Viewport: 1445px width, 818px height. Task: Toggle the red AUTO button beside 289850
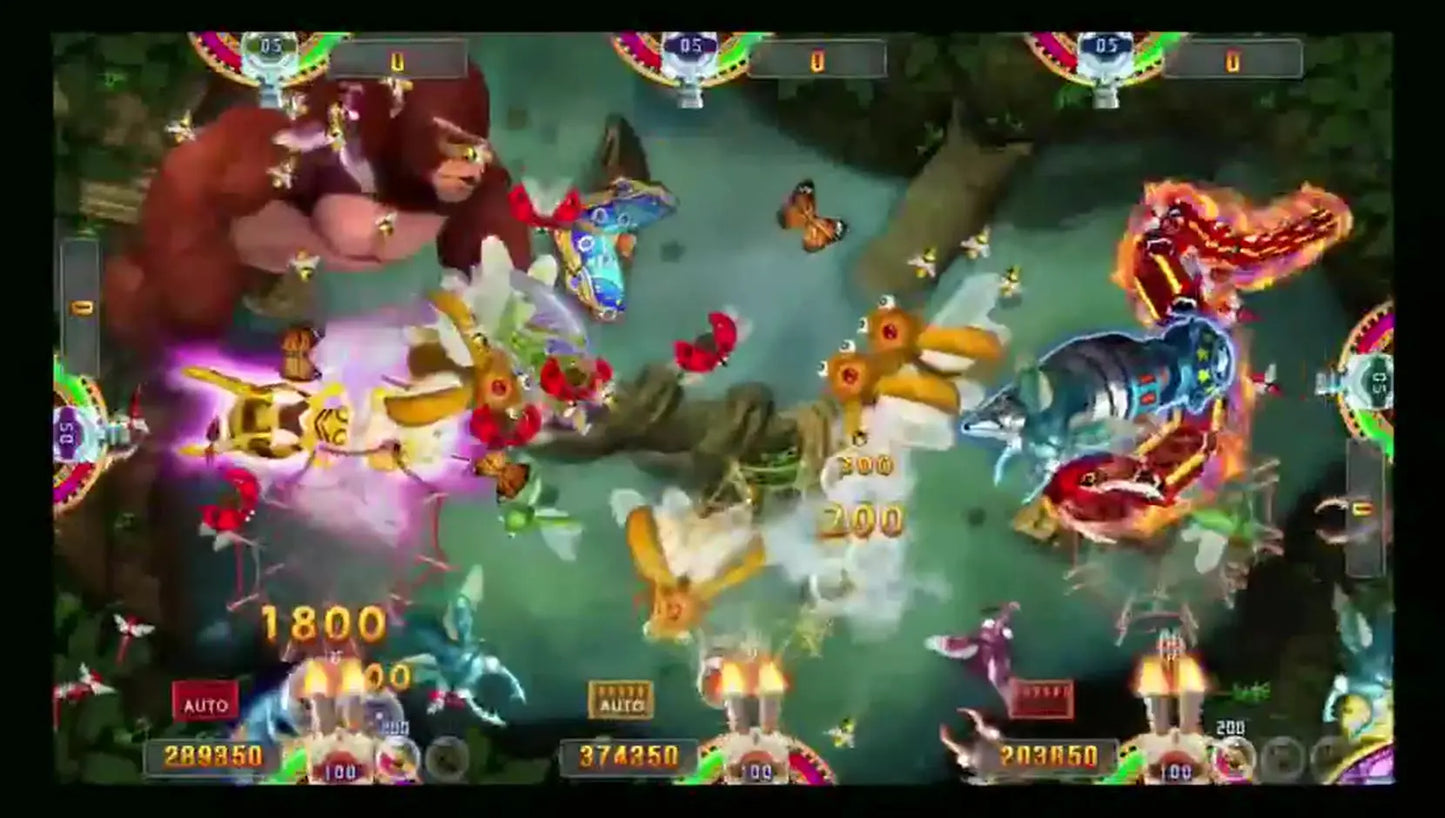205,702
